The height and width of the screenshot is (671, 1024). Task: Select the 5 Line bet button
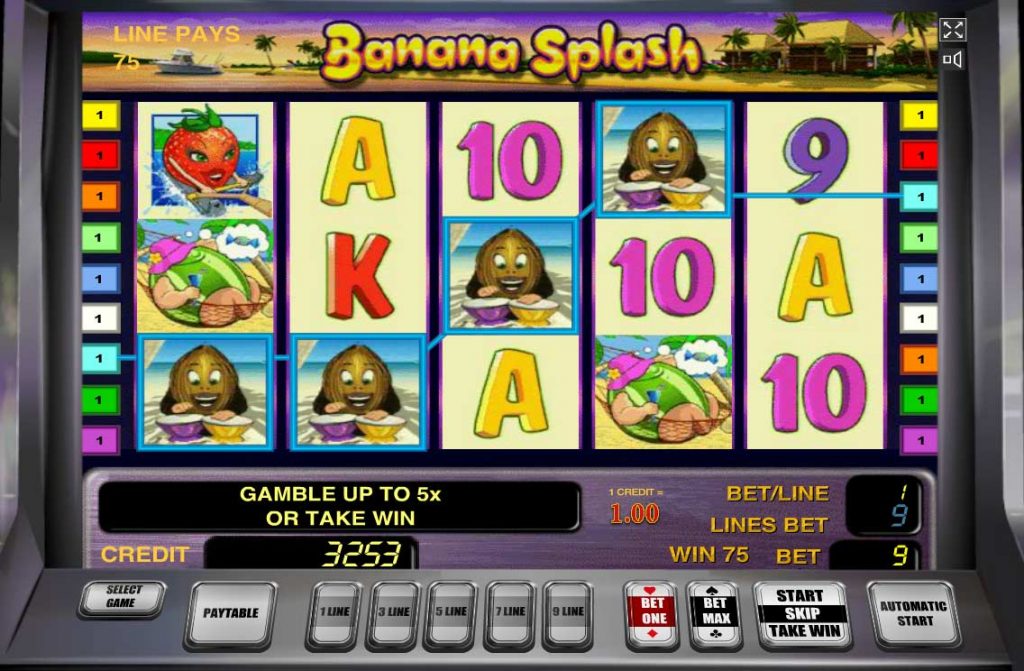(451, 612)
